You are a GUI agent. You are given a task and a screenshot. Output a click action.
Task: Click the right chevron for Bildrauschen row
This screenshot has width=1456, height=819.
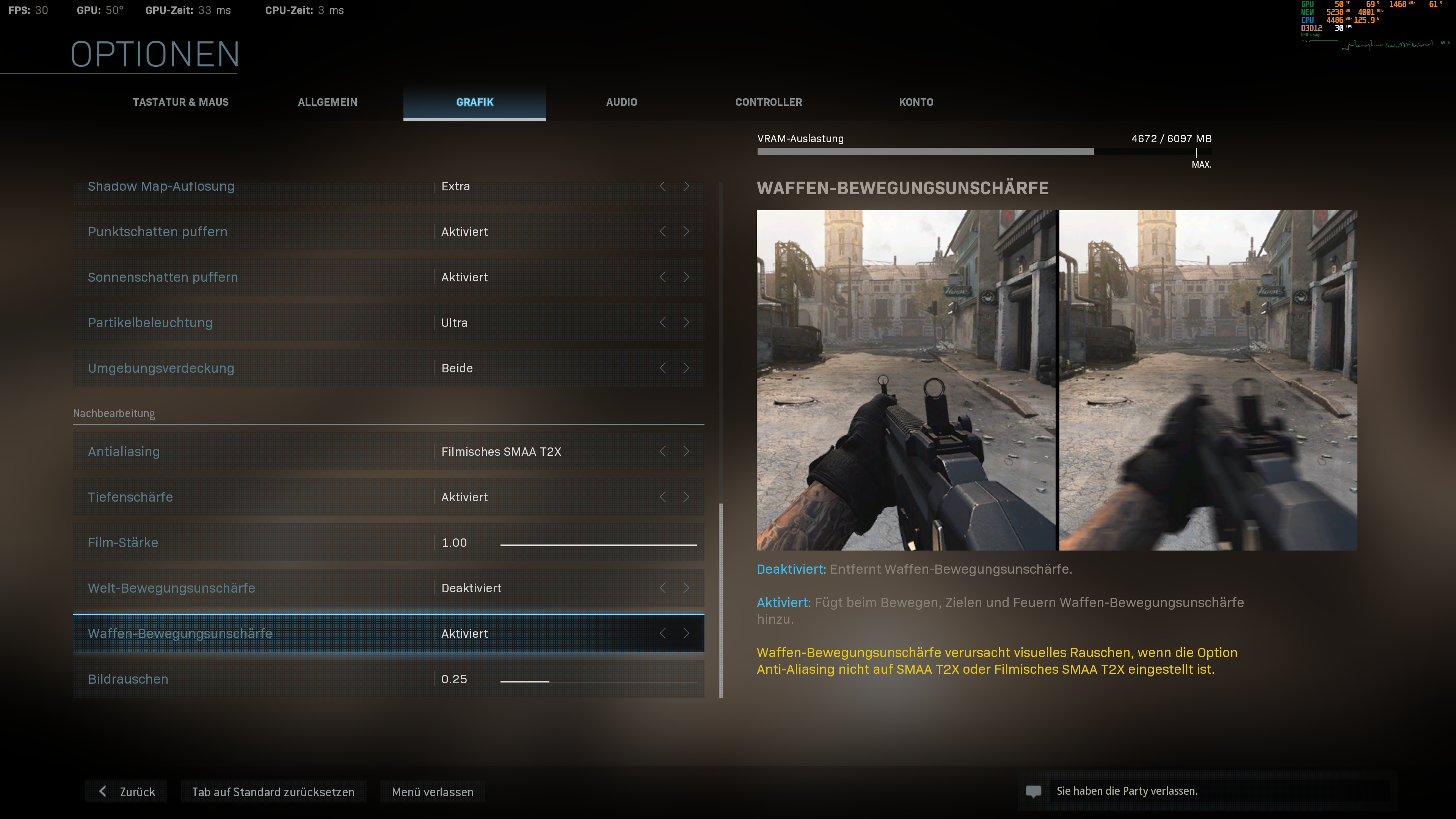pos(687,679)
